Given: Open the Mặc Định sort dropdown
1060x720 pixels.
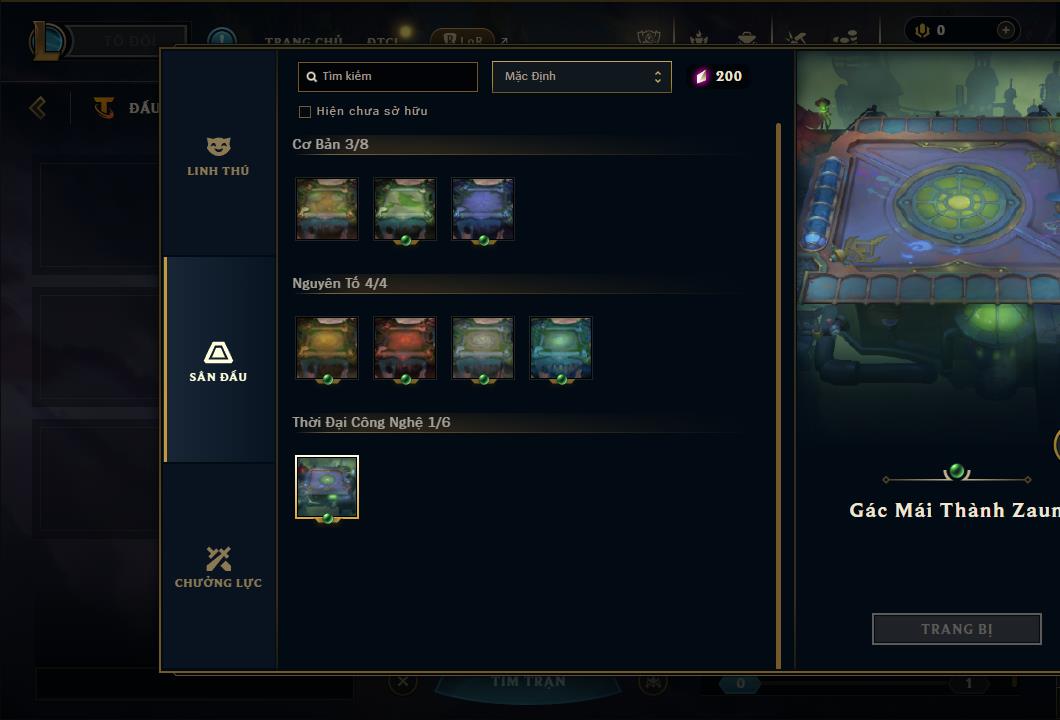Looking at the screenshot, I should click(581, 77).
